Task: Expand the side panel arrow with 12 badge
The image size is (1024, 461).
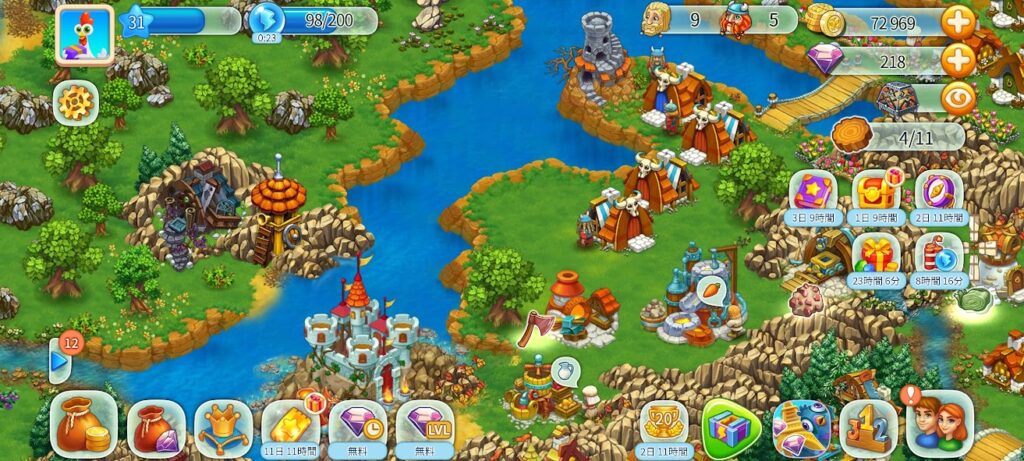Action: tap(60, 360)
